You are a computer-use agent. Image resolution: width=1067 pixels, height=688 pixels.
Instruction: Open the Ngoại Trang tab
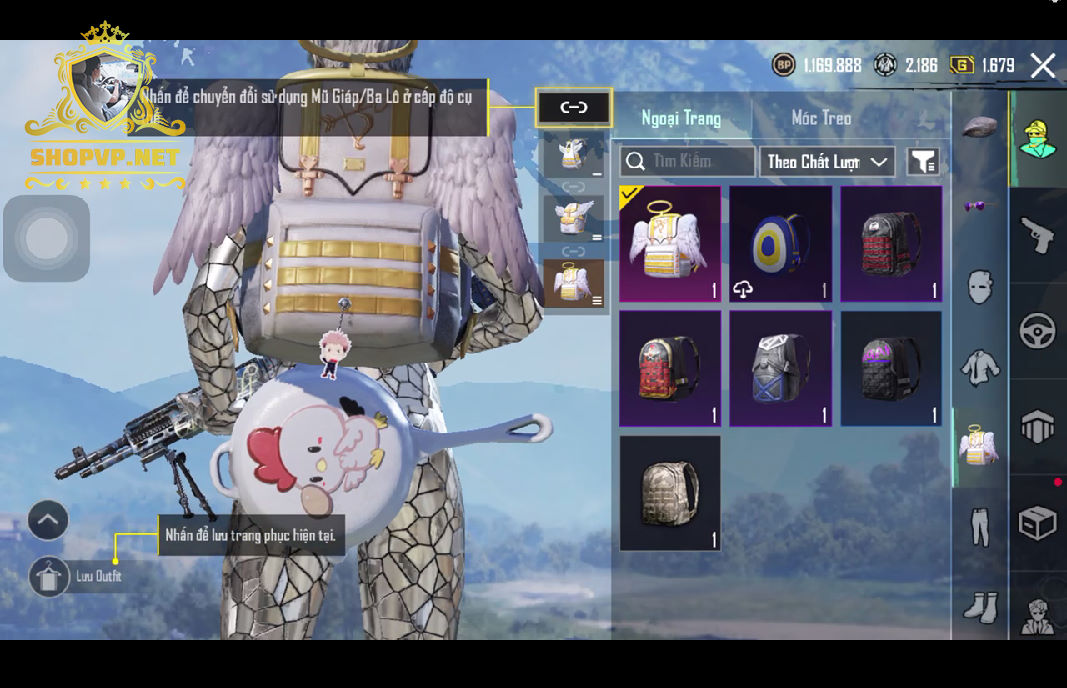tap(681, 118)
